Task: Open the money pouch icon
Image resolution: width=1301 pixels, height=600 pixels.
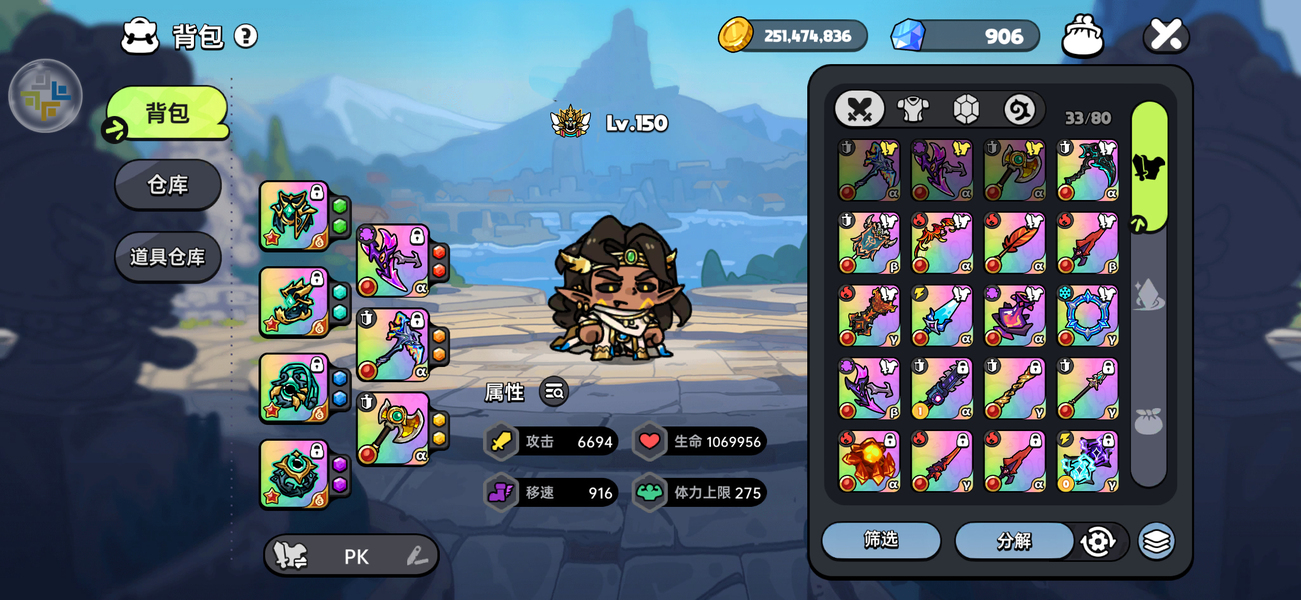Action: (x=1083, y=36)
